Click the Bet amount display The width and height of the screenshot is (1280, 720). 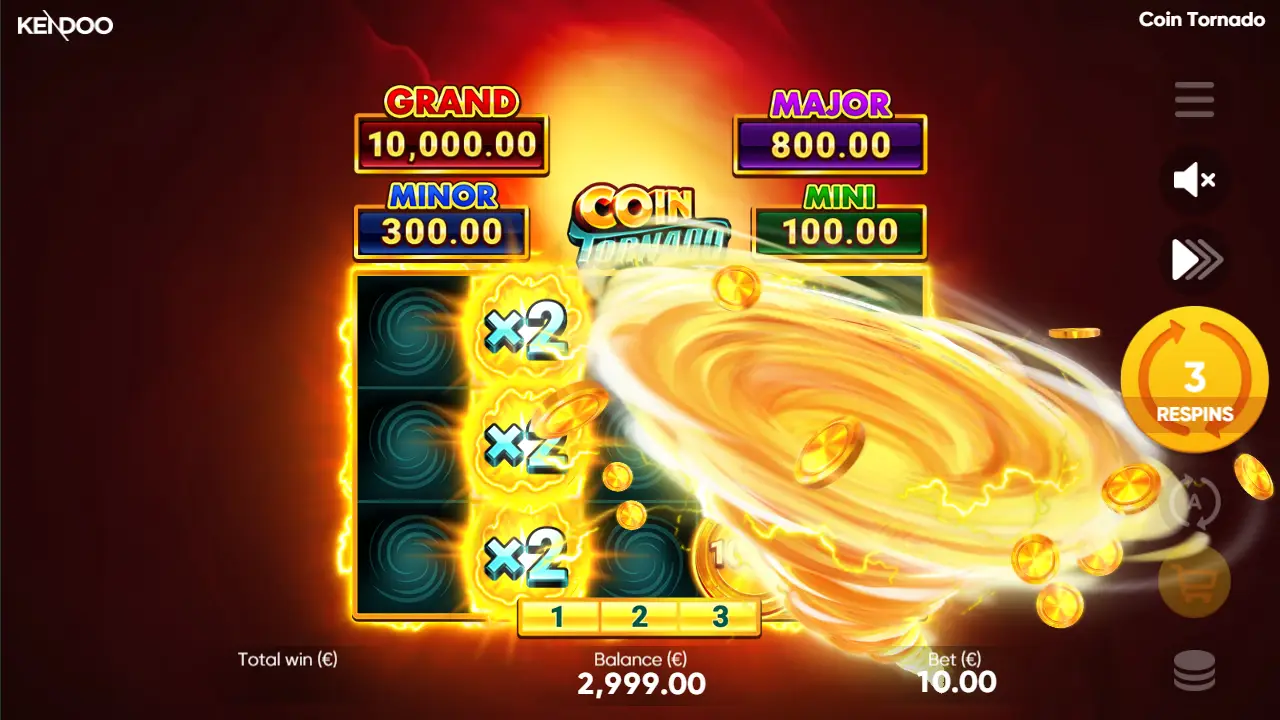click(x=957, y=683)
